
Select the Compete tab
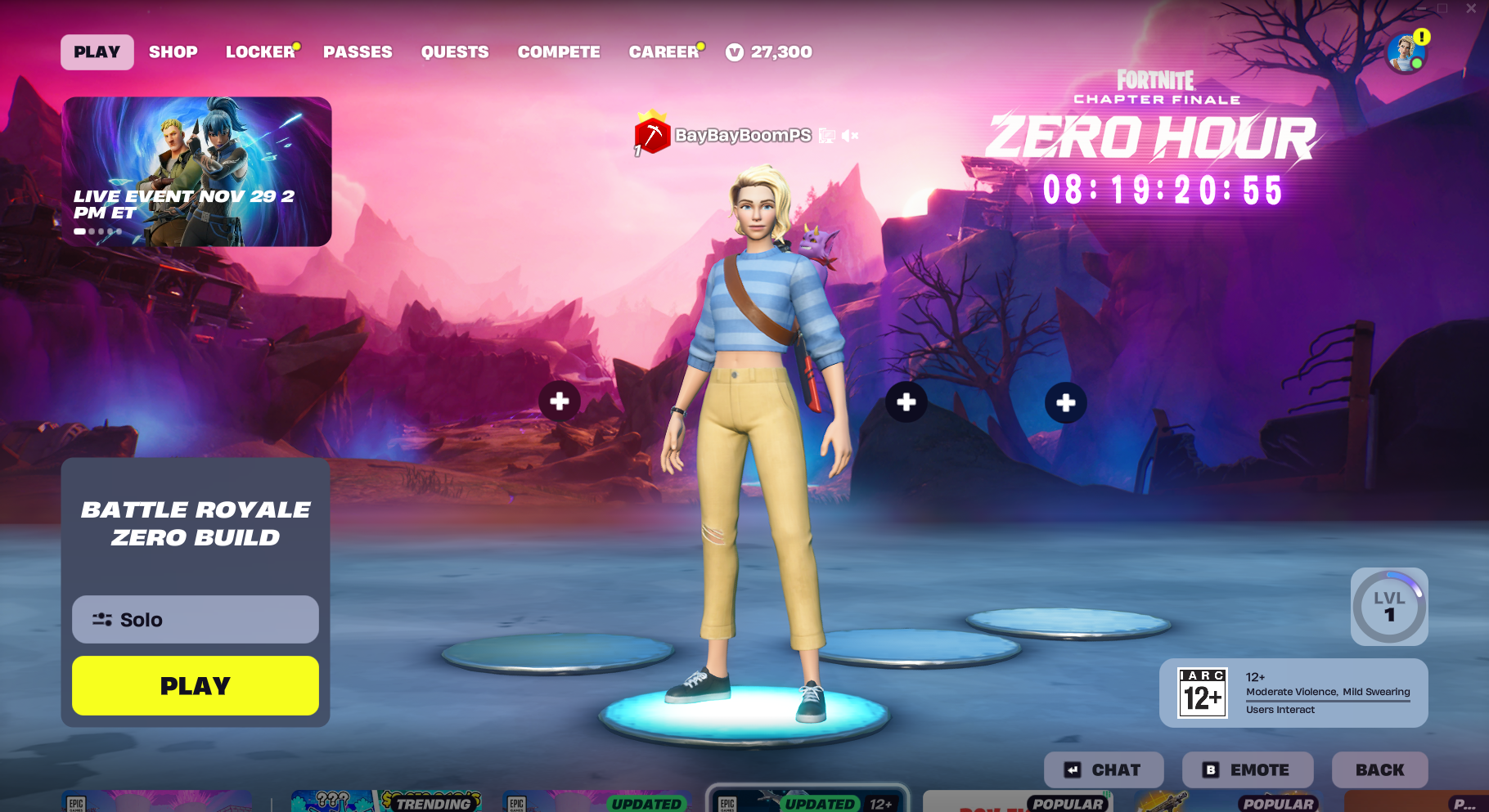point(559,52)
